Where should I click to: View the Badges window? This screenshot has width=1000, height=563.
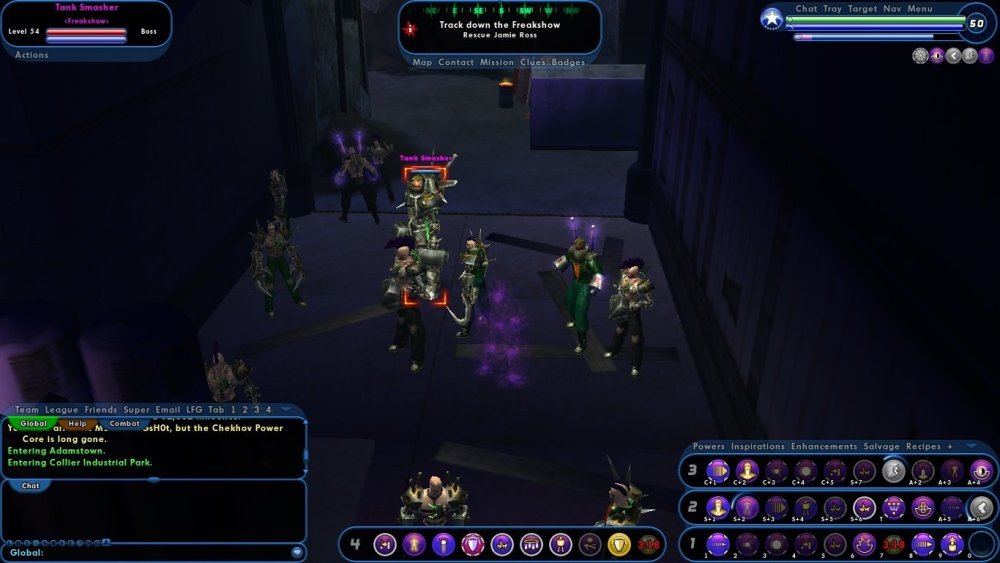(569, 62)
